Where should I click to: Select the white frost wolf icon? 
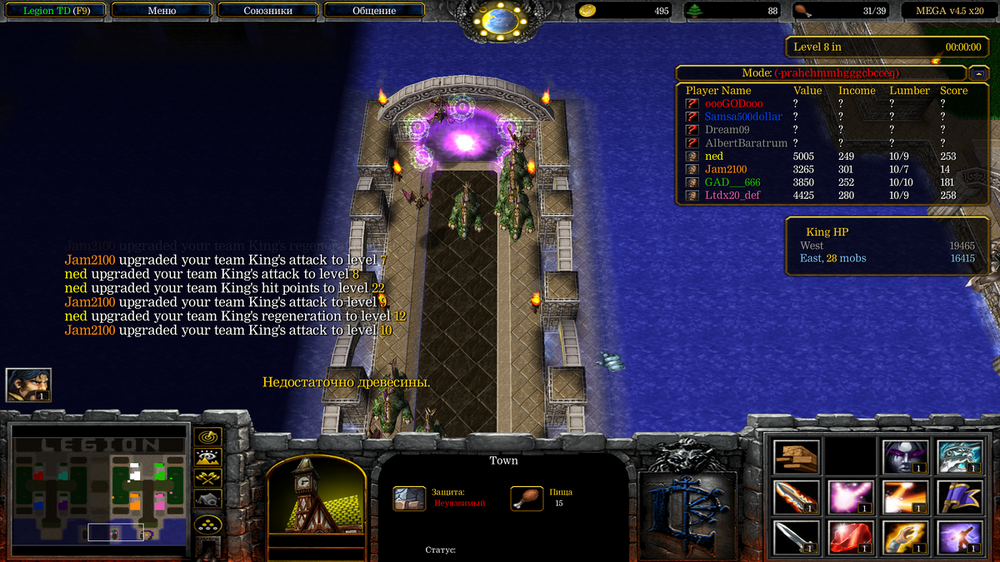(959, 457)
